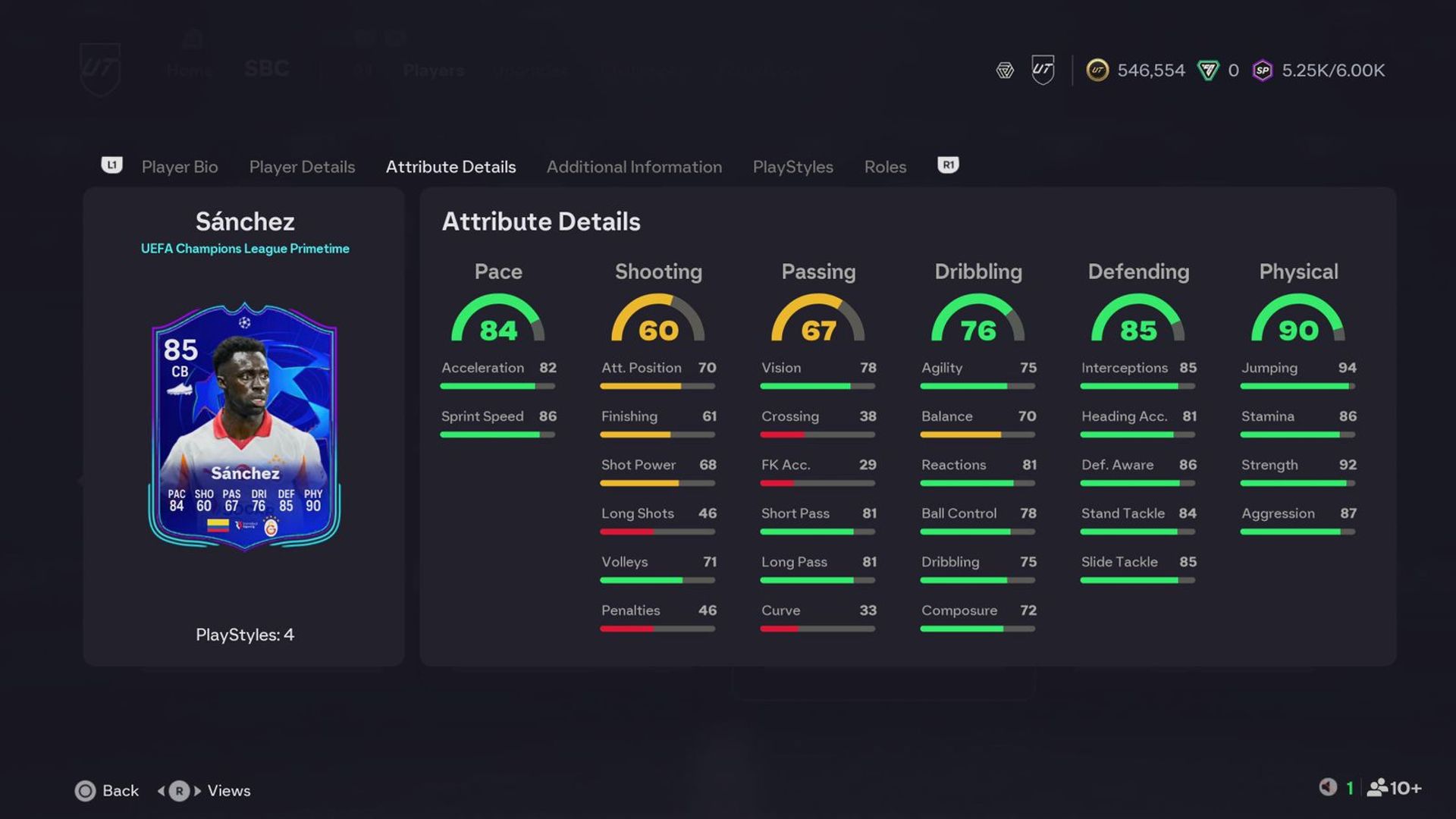Click the green FC Points icon
The width and height of the screenshot is (1456, 819).
click(1204, 70)
